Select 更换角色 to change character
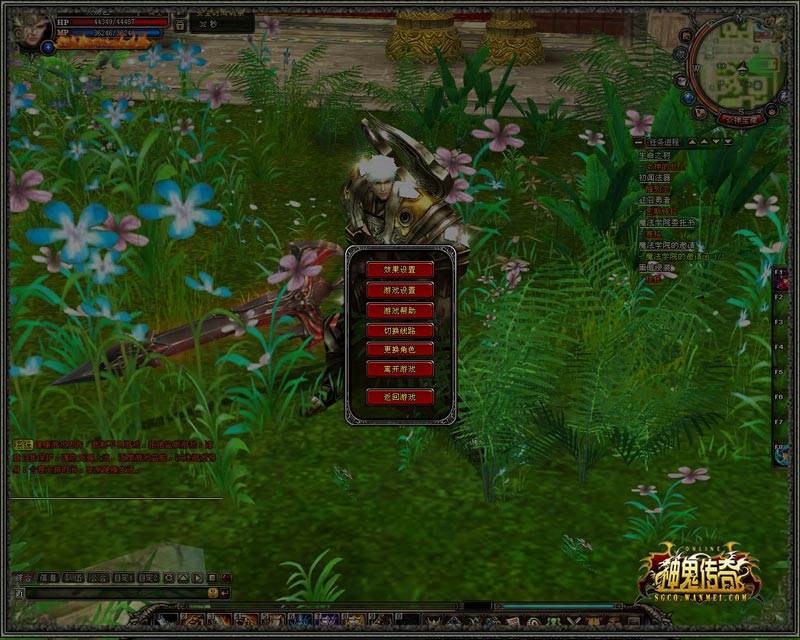Image resolution: width=800 pixels, height=640 pixels. [x=399, y=350]
